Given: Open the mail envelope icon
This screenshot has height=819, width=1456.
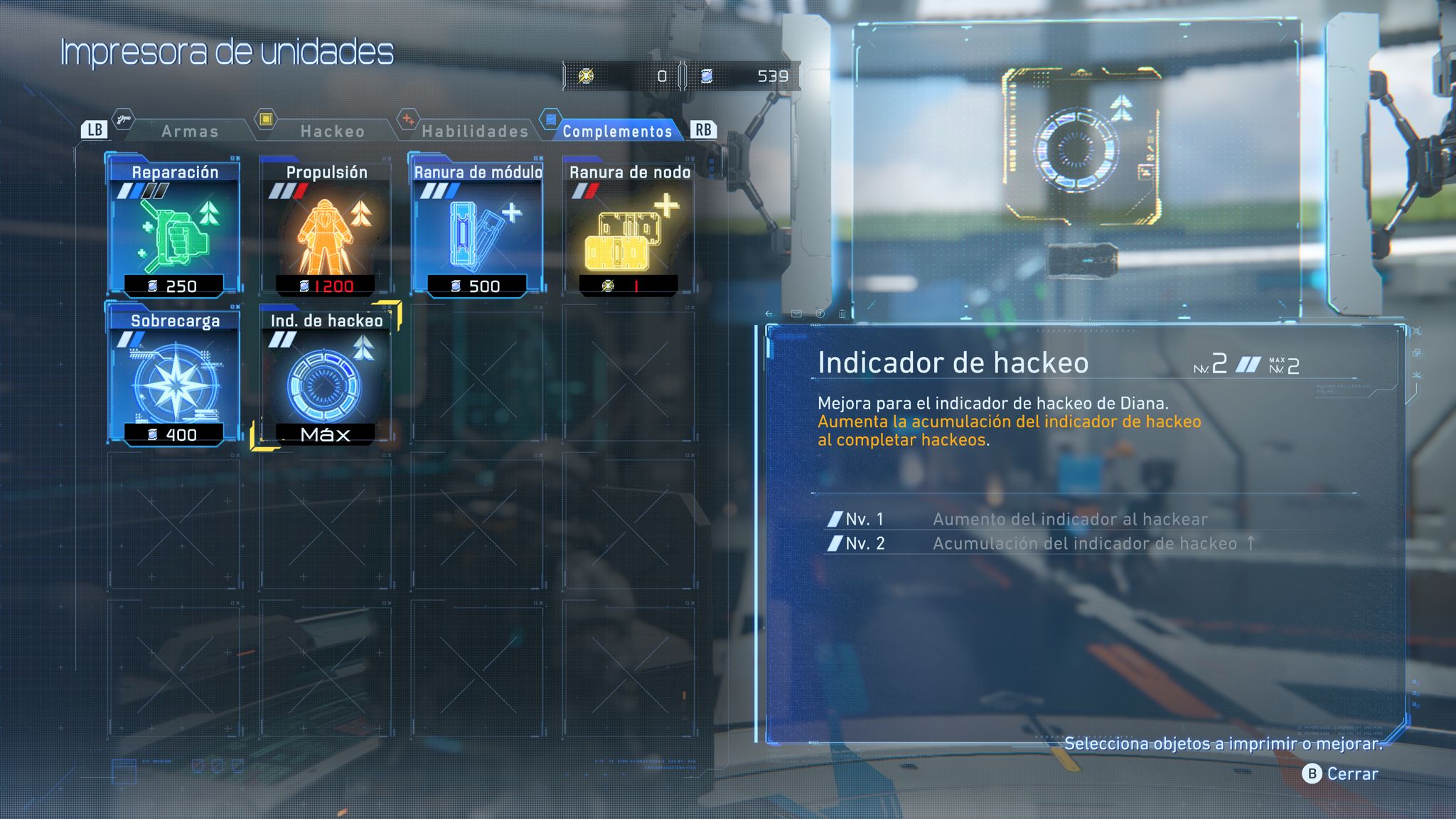Looking at the screenshot, I should click(x=796, y=314).
